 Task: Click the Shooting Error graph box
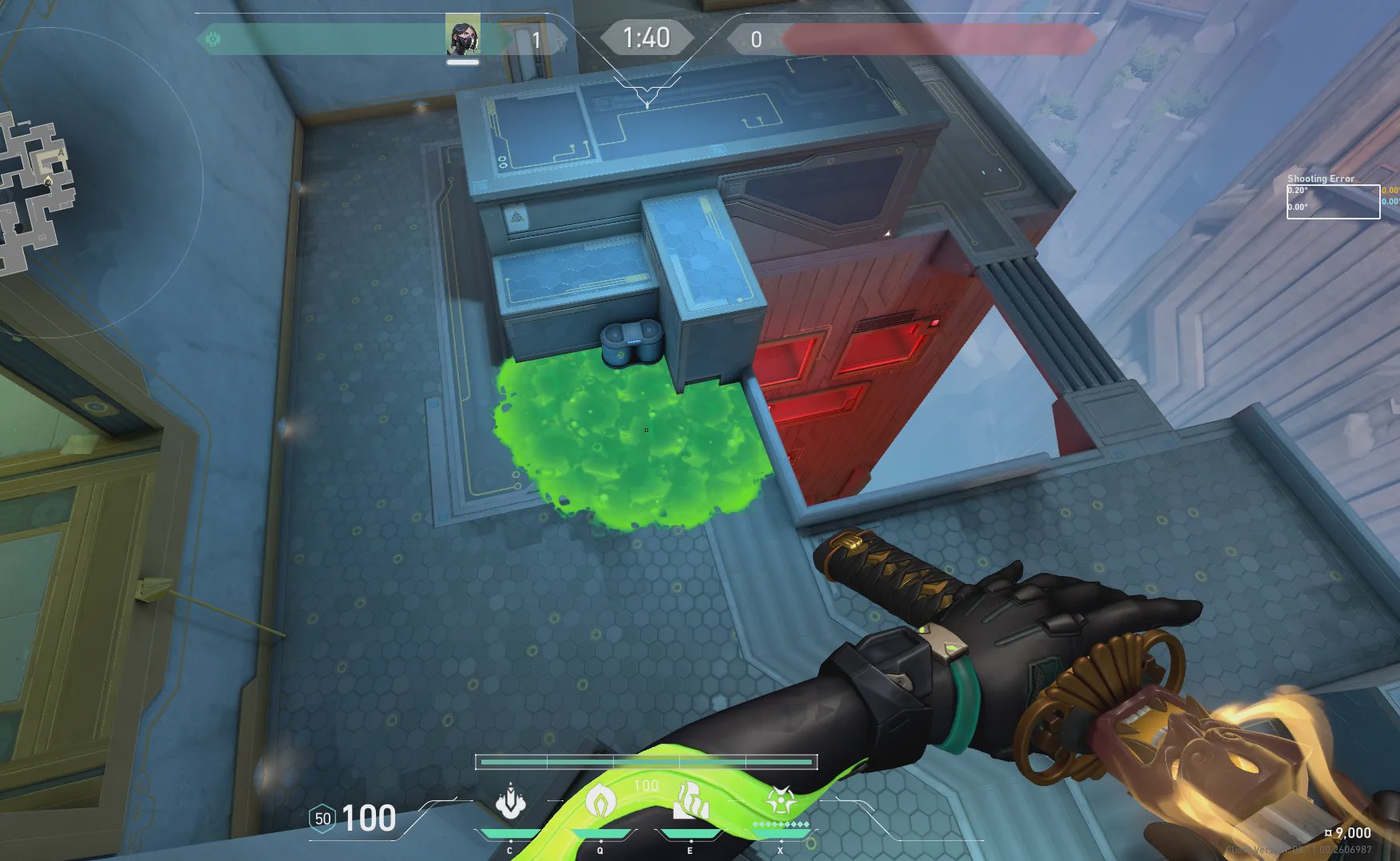click(1333, 201)
